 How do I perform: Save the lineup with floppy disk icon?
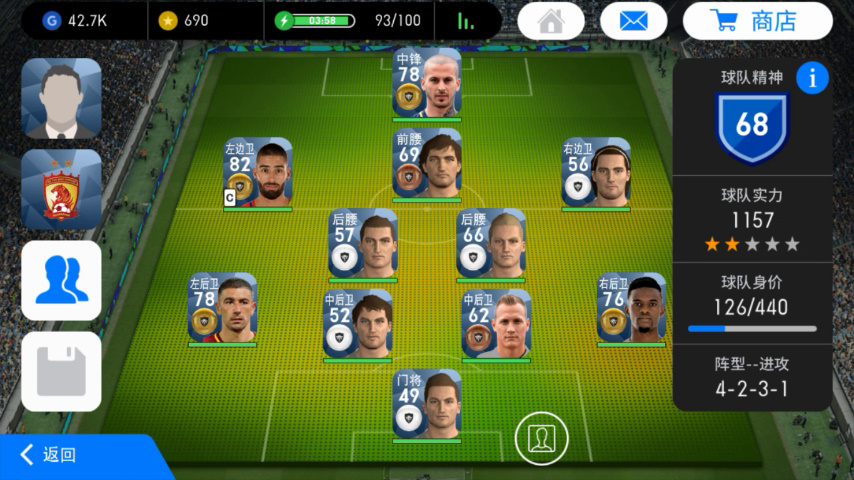[61, 371]
